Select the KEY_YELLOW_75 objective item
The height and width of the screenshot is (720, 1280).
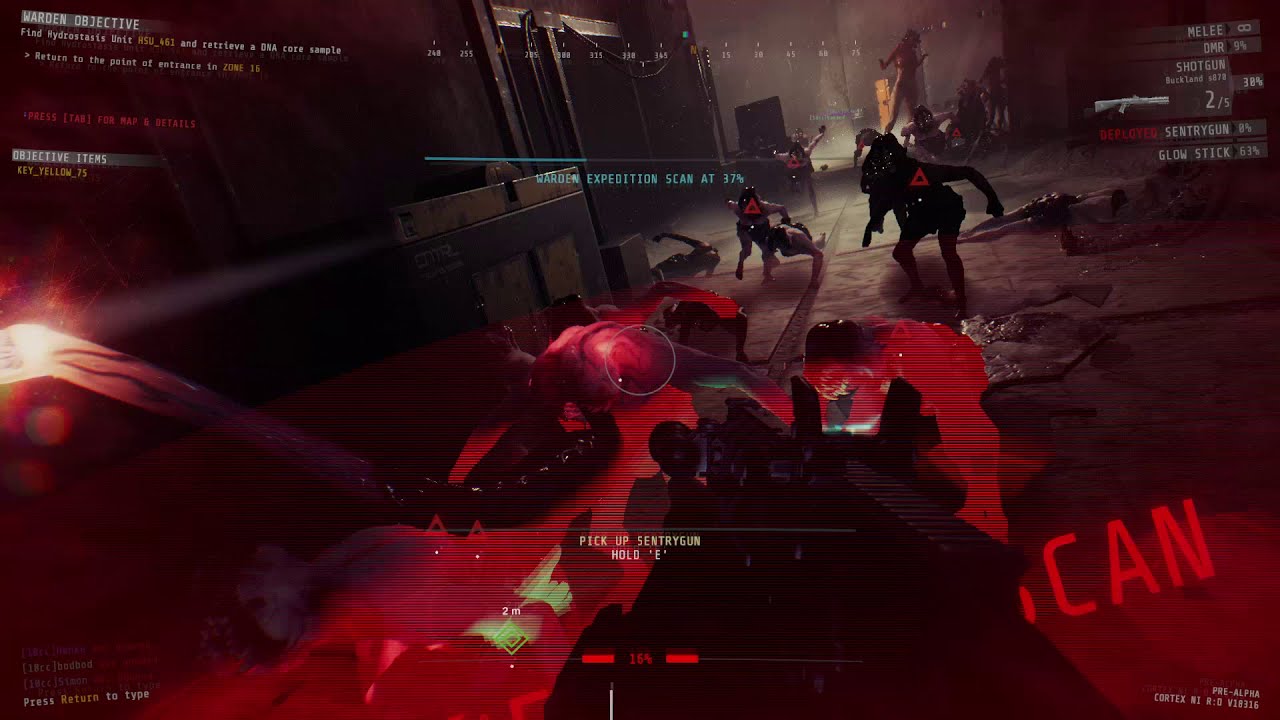pos(52,172)
